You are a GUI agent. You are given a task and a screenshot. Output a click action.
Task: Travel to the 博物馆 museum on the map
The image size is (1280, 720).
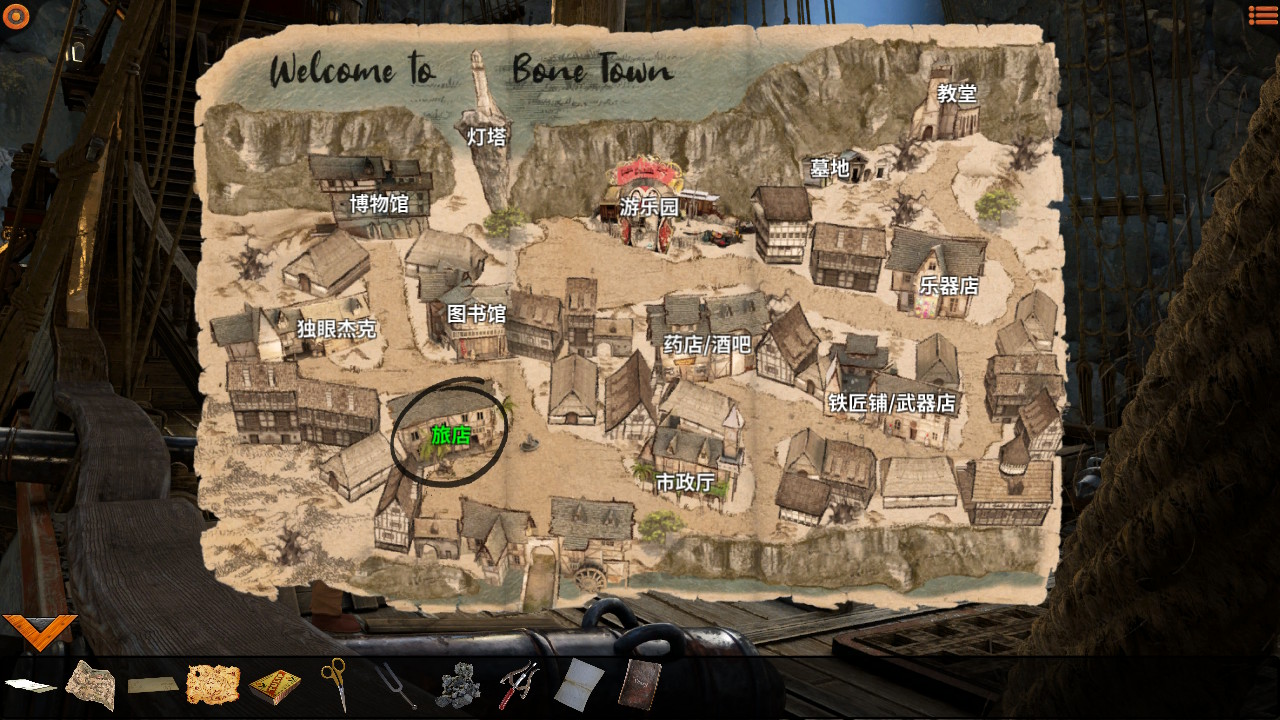(x=379, y=204)
